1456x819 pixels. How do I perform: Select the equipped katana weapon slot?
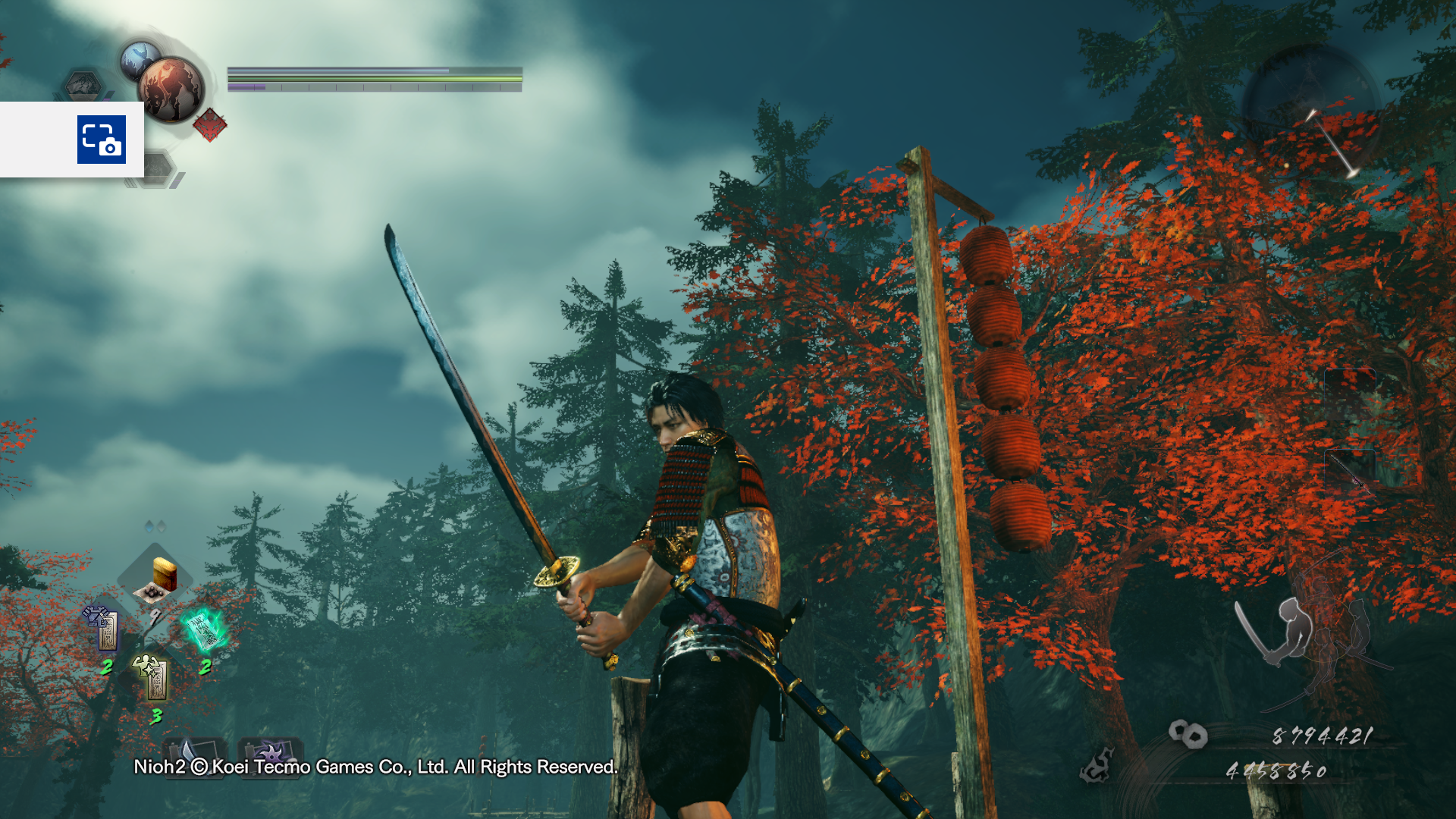point(1350,472)
